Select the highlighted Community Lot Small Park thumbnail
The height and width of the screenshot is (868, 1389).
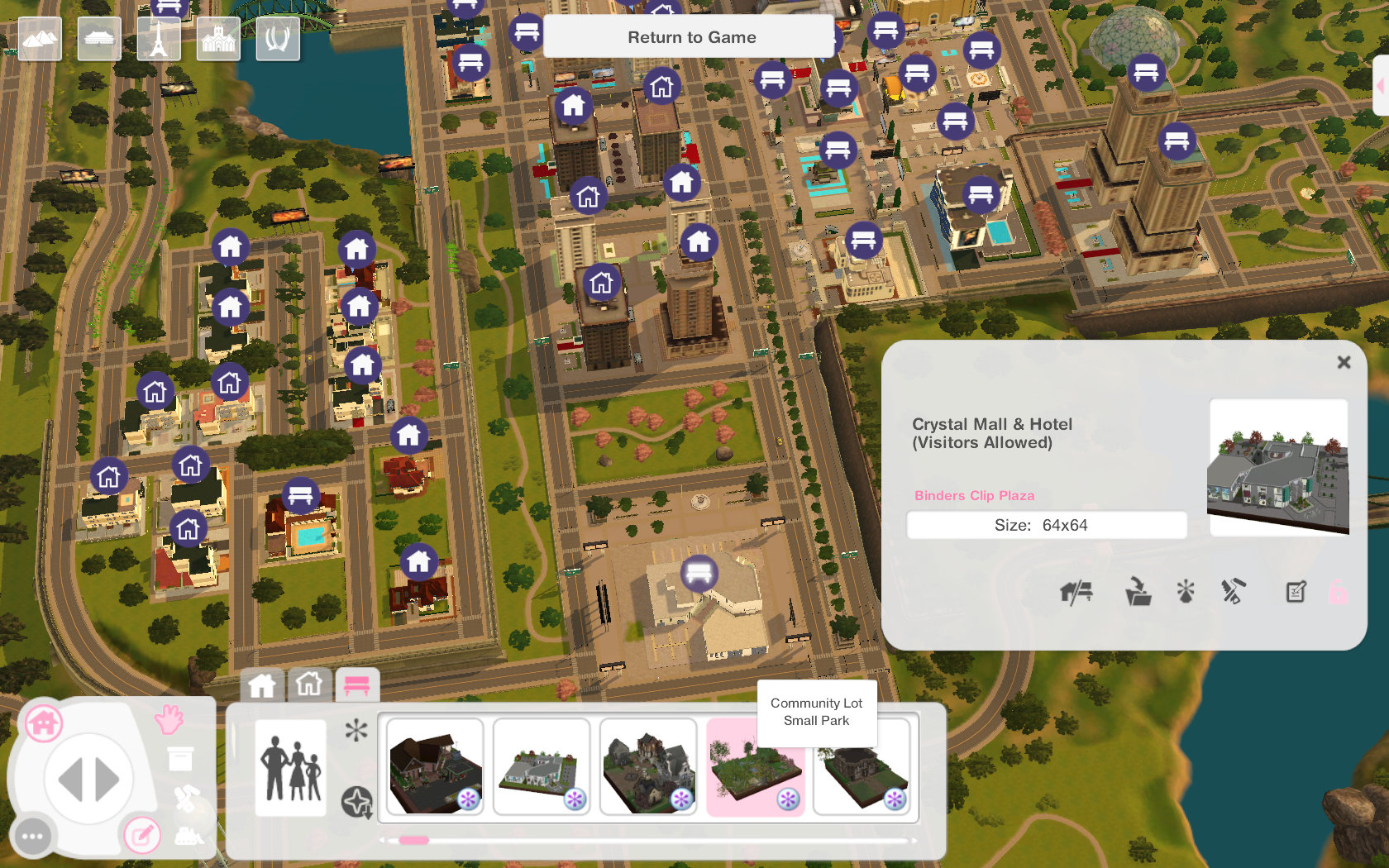click(755, 767)
